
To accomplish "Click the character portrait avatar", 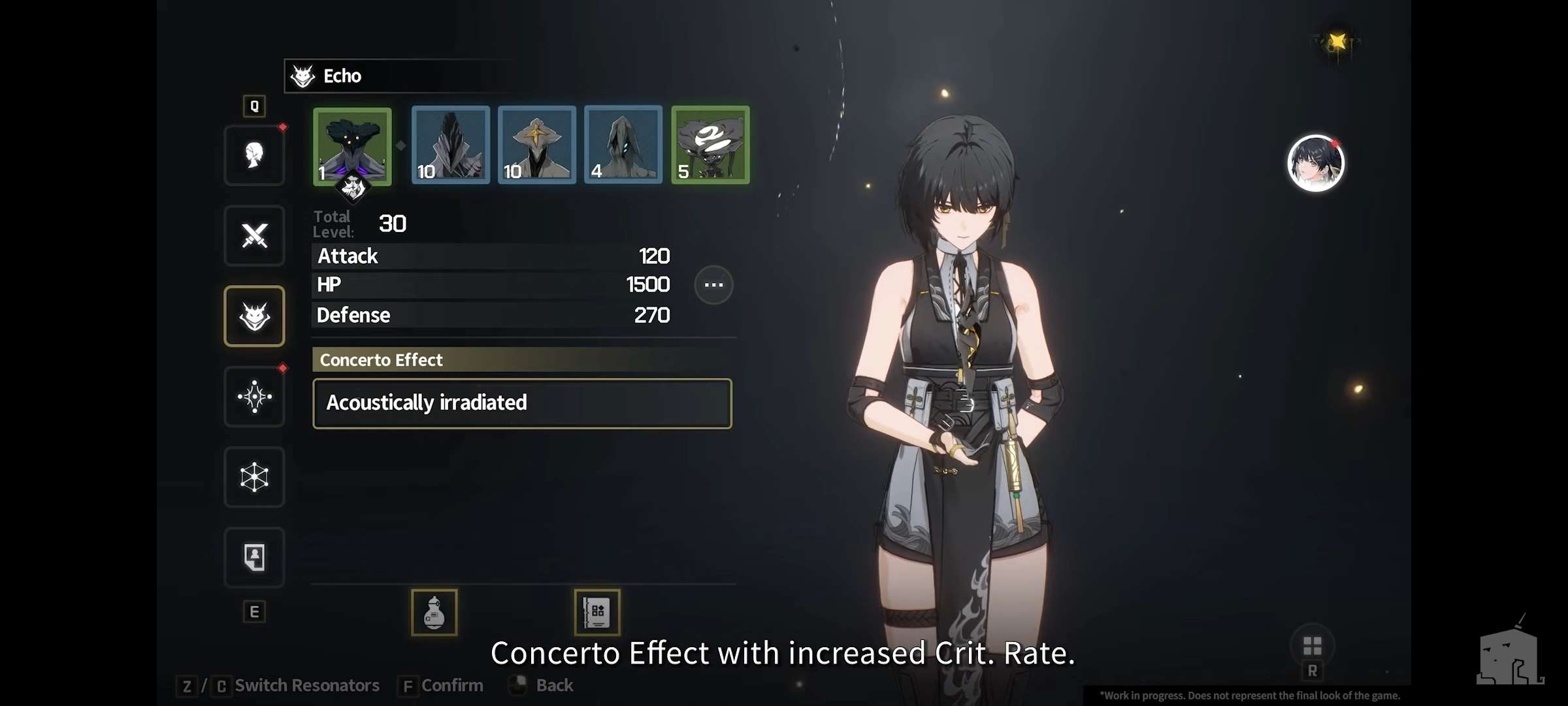I will pyautogui.click(x=1316, y=163).
